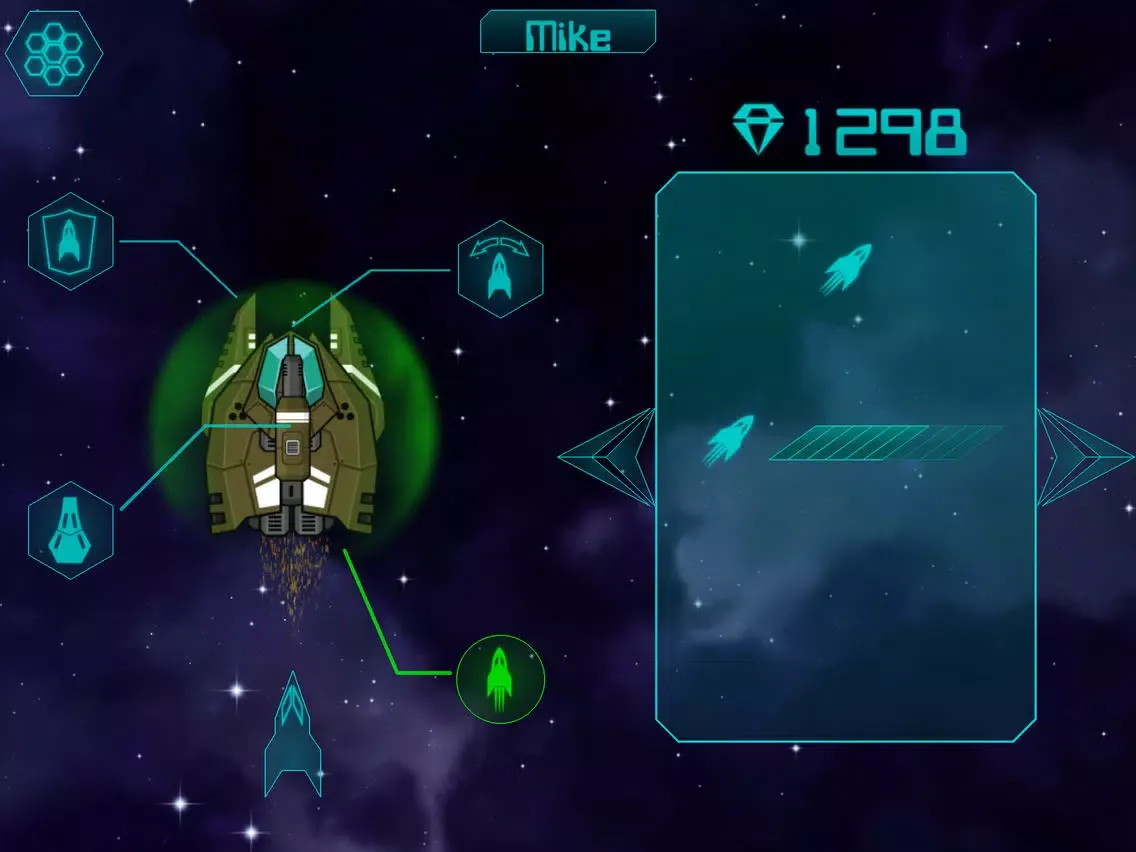Select the ship shield upgrade icon
This screenshot has width=1136, height=852.
tap(70, 241)
